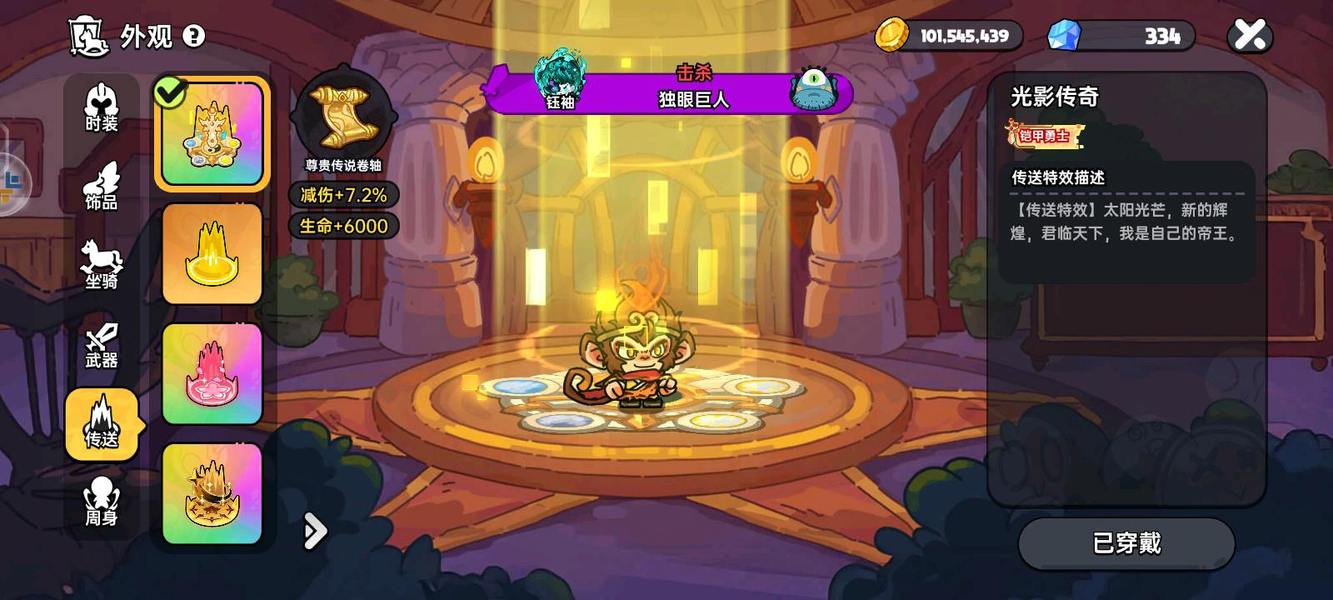1333x600 pixels.
Task: Tap the blue diamond currency icon
Action: point(1063,36)
